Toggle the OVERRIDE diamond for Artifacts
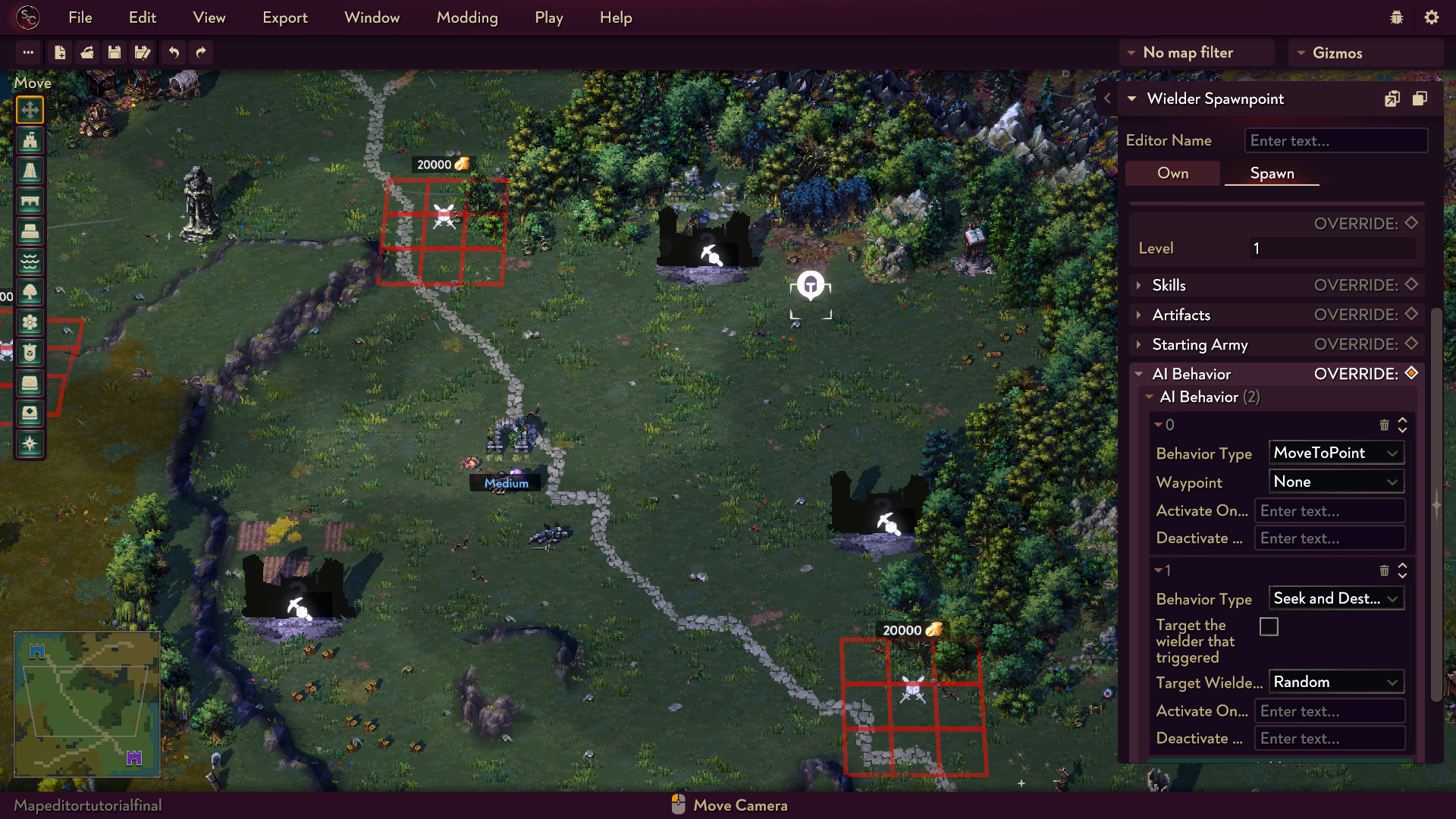Viewport: 1456px width, 819px height. pos(1410,314)
